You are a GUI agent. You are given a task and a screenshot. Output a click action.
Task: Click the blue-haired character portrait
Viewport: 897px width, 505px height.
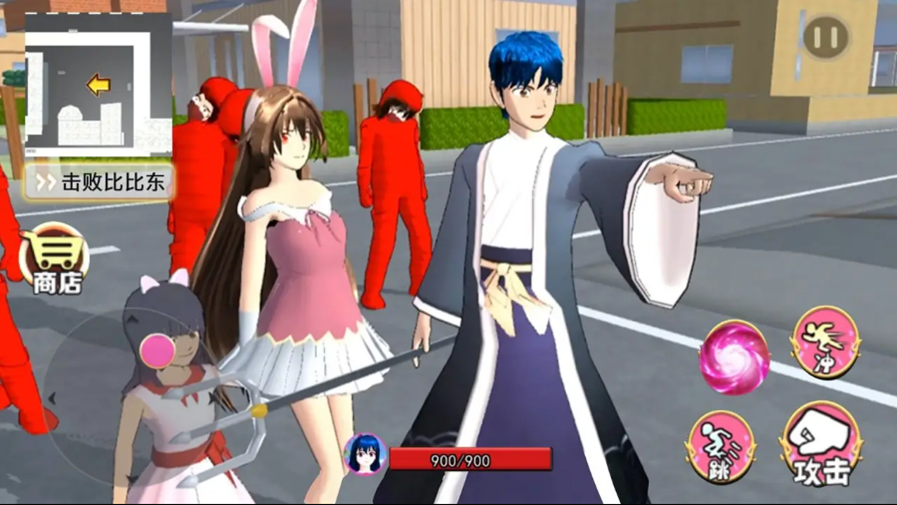(364, 456)
